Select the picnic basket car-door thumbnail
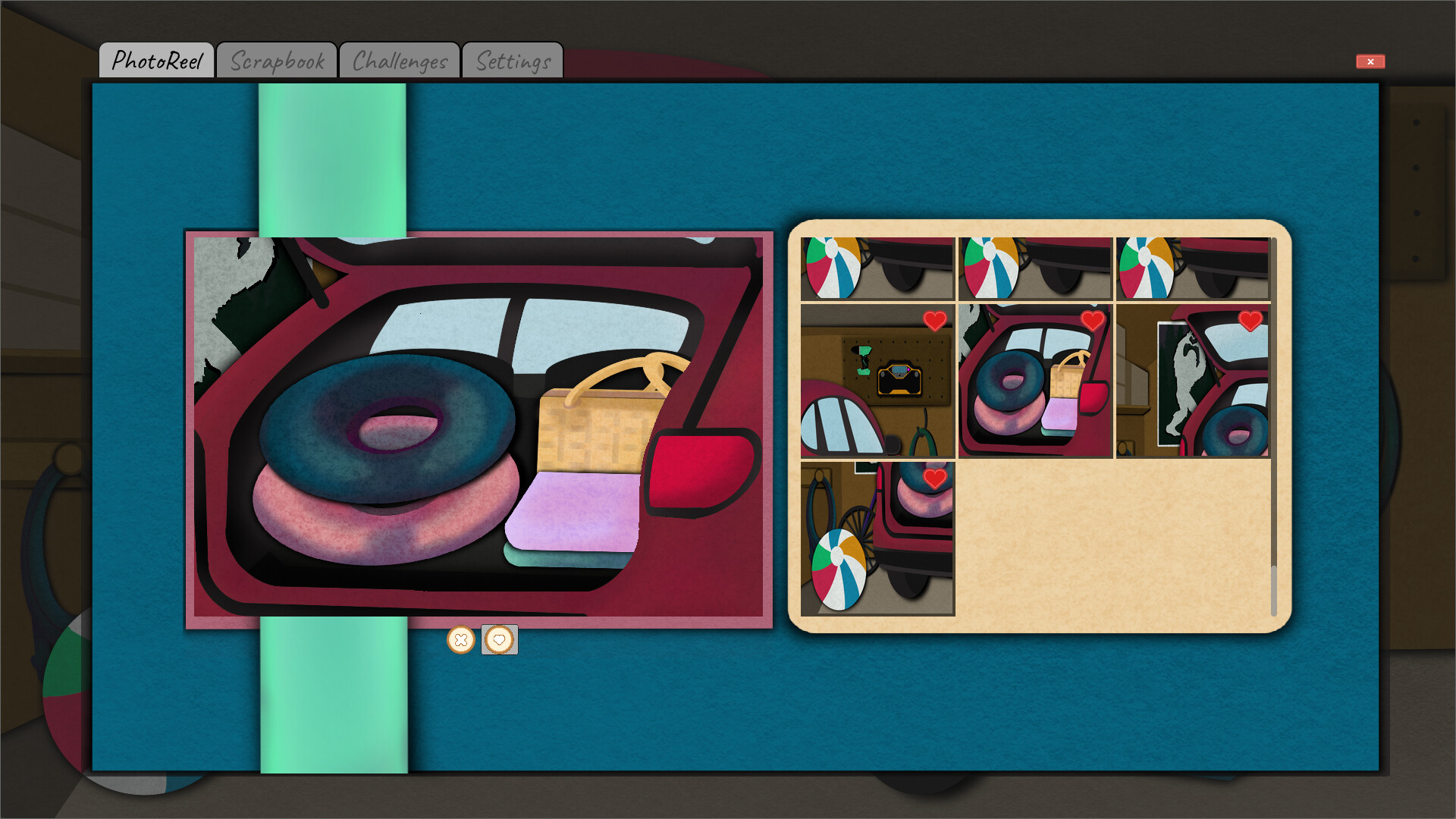This screenshot has height=819, width=1456. click(1034, 379)
